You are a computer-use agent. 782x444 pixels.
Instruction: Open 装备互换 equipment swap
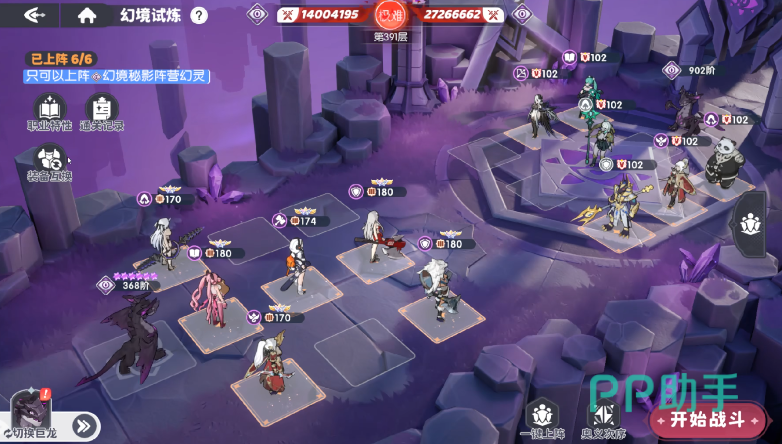49,163
